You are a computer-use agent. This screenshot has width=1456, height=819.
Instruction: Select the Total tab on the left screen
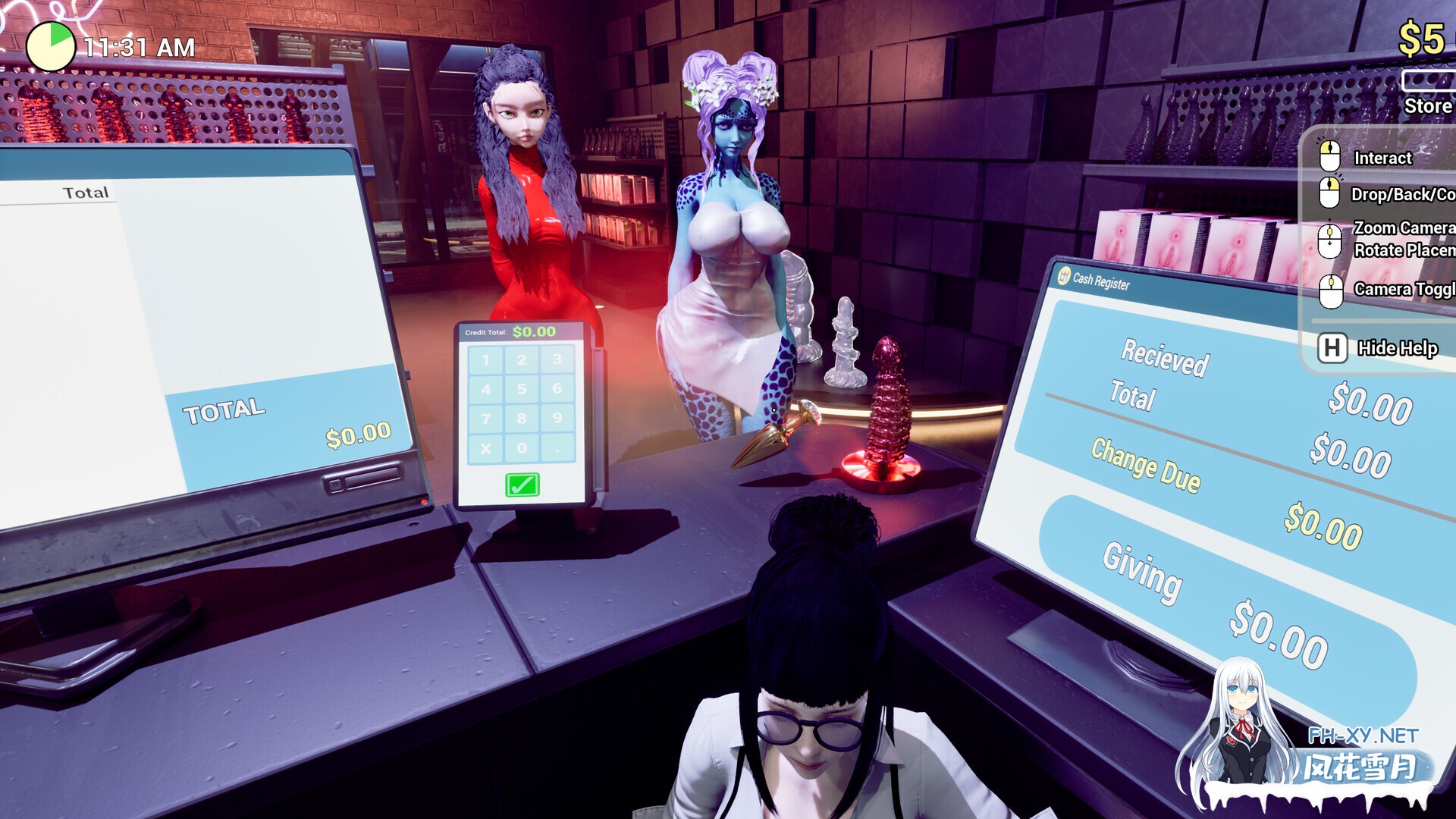(x=86, y=191)
